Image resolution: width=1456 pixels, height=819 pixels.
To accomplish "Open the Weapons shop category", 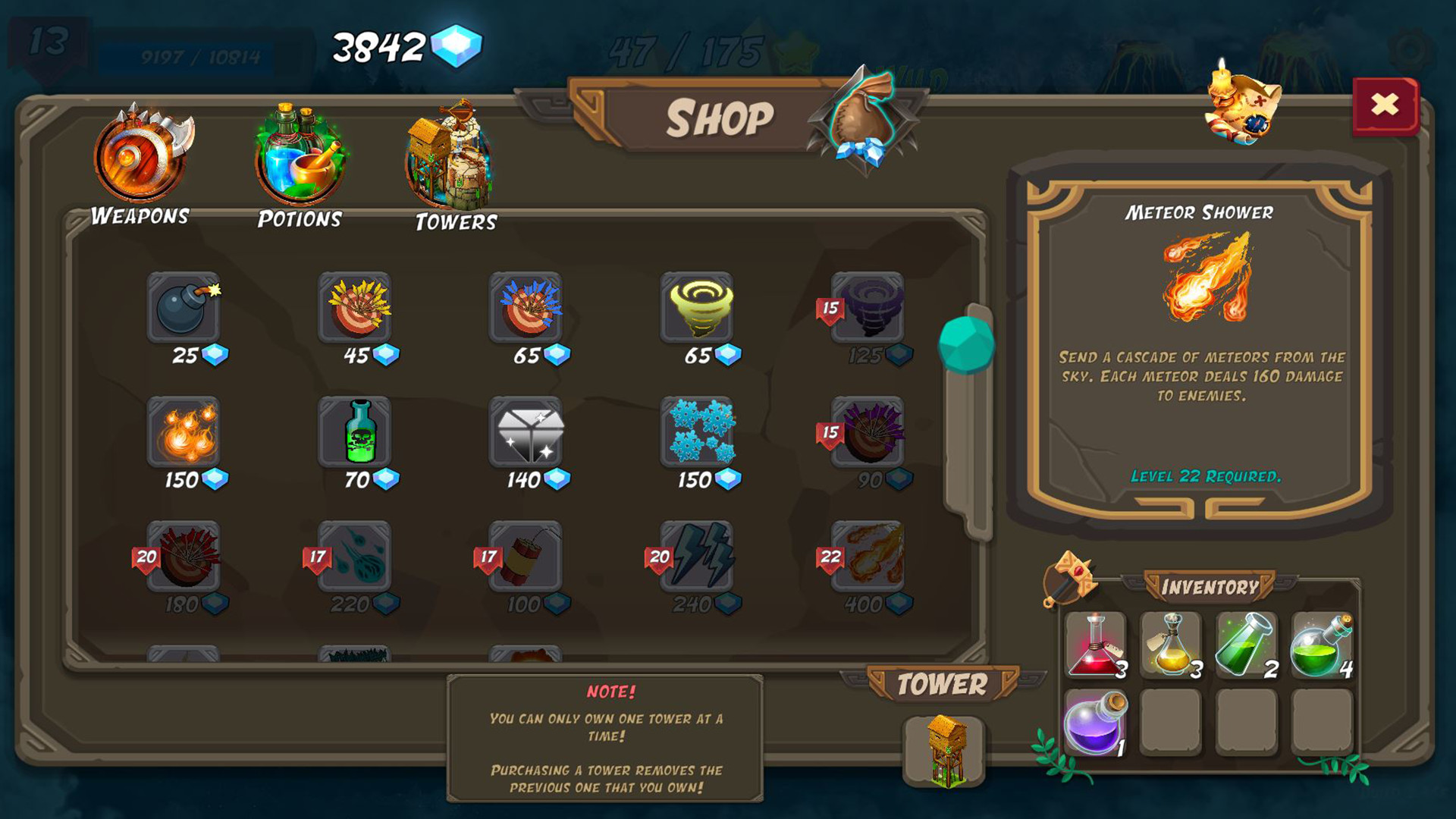I will click(140, 159).
